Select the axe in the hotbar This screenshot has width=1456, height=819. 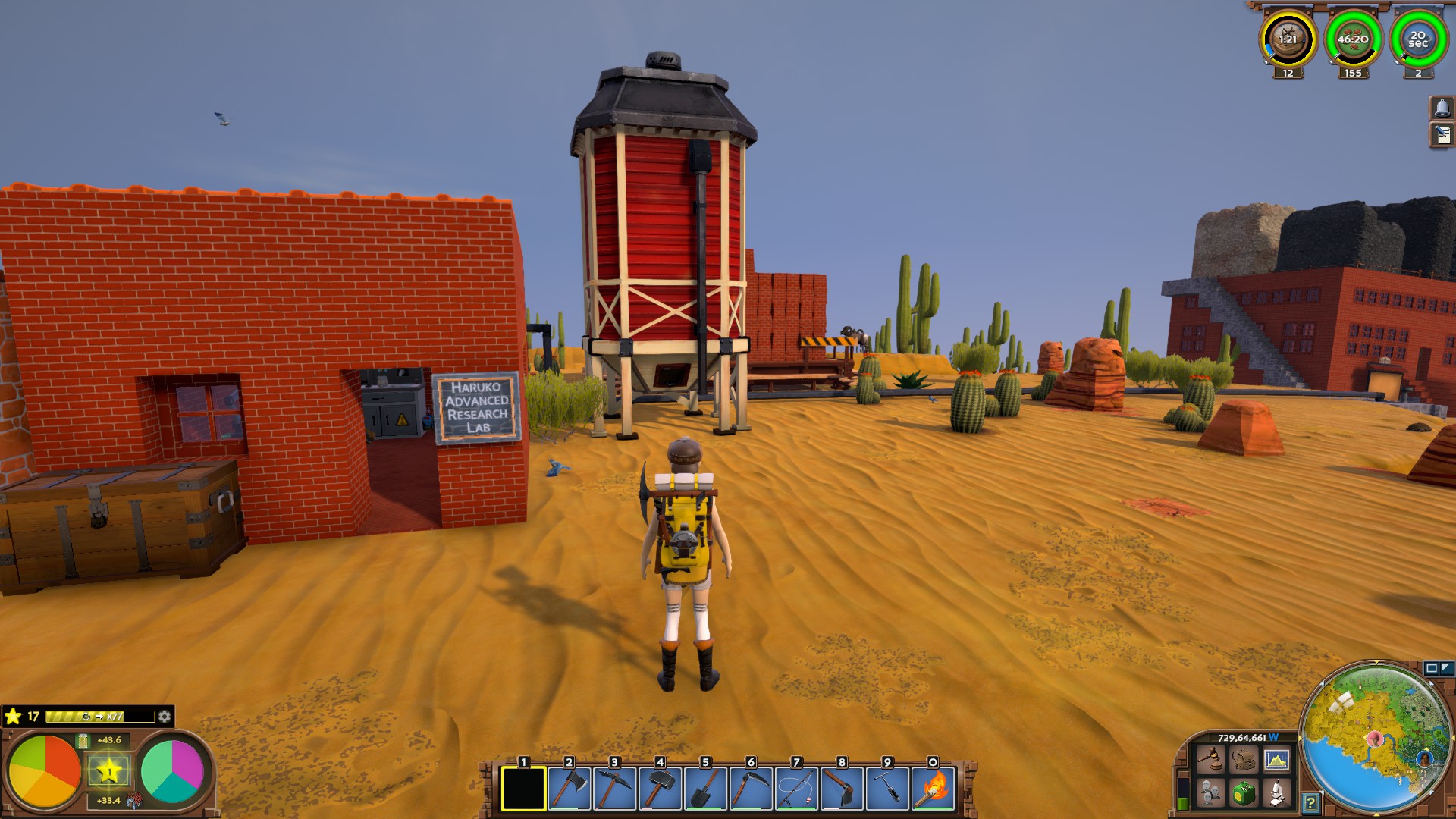click(x=569, y=789)
